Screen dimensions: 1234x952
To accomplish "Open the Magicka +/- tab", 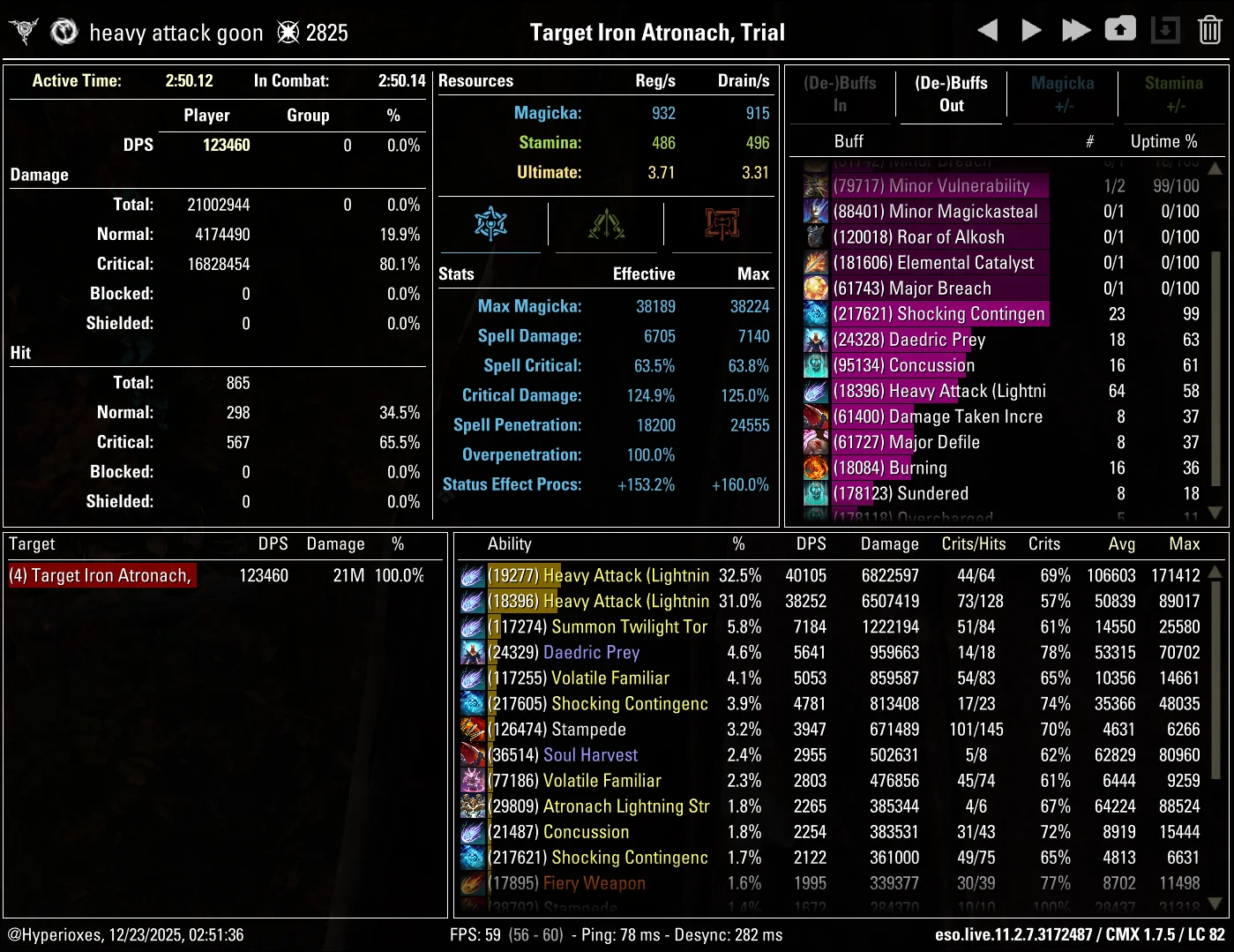I will pyautogui.click(x=1062, y=94).
